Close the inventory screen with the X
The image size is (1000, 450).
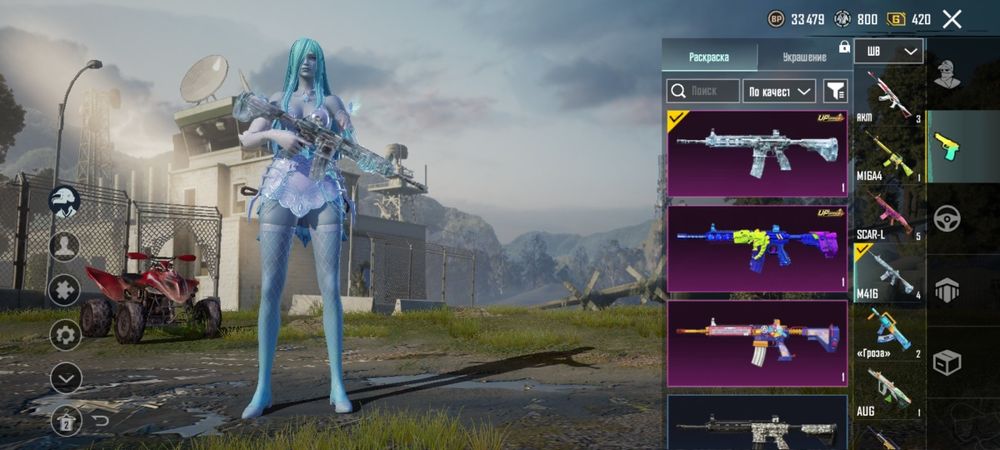tap(952, 19)
